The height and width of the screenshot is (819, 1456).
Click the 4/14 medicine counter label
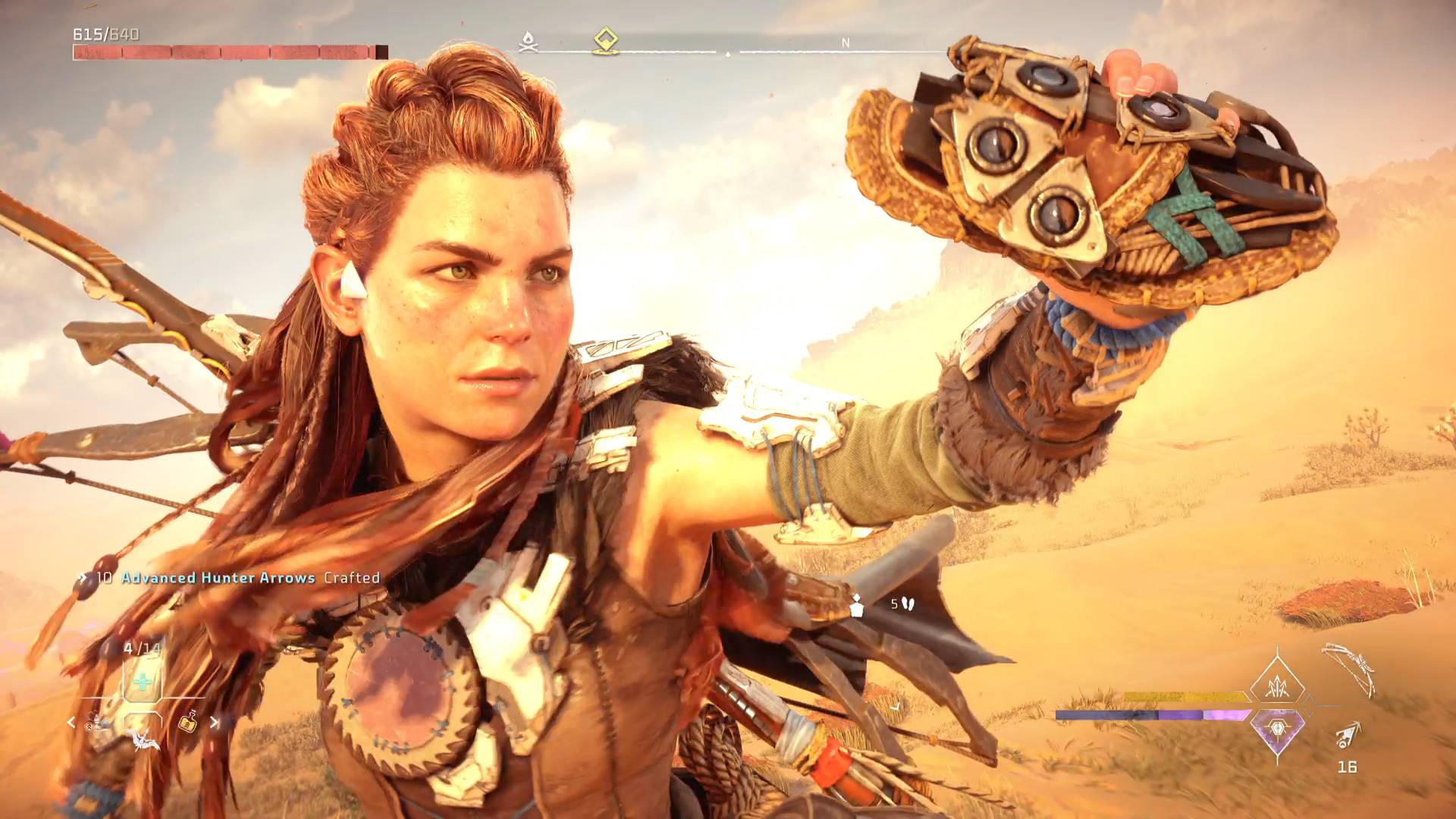coord(141,647)
